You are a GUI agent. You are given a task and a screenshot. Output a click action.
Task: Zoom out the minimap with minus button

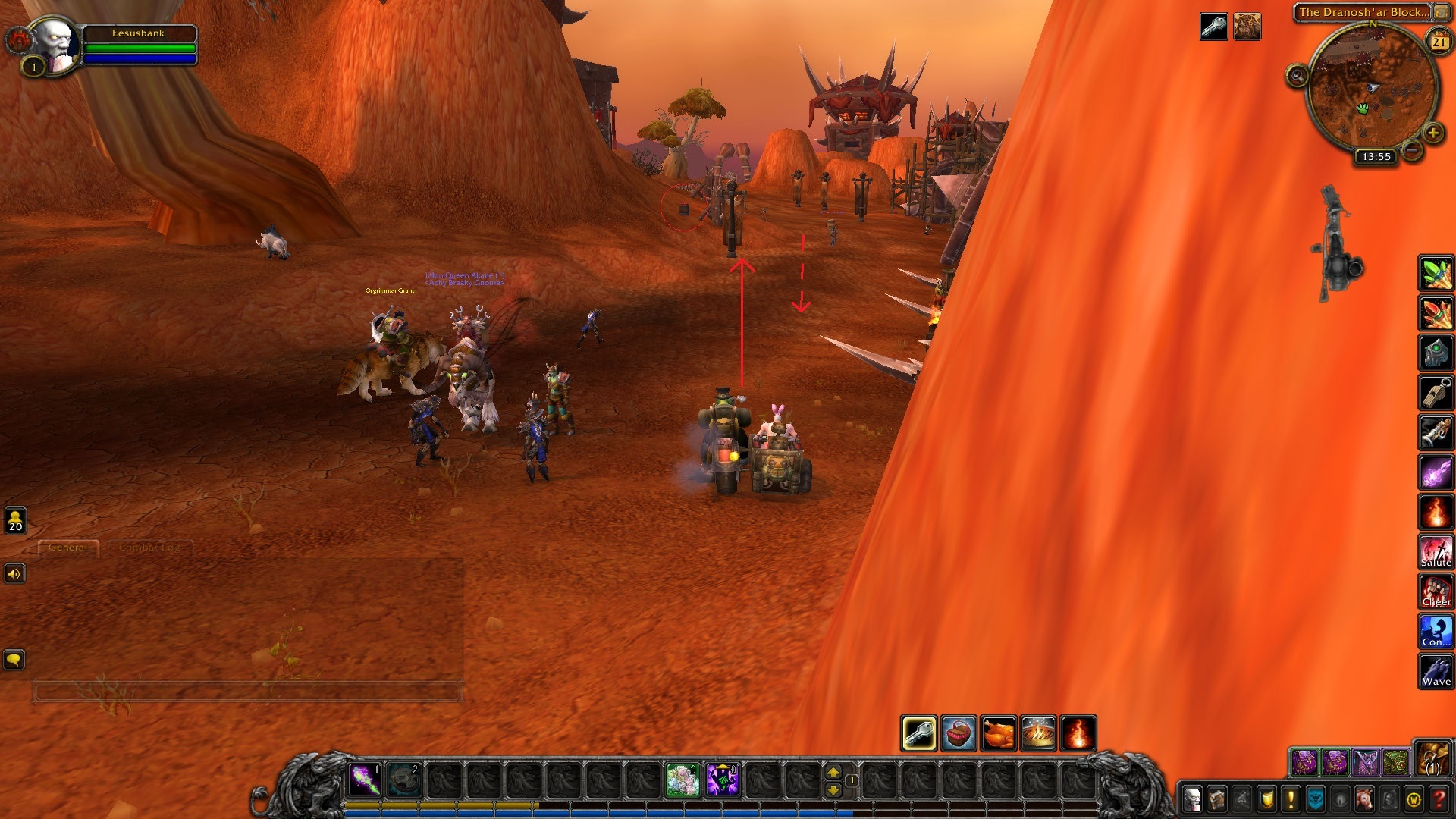[x=1412, y=150]
